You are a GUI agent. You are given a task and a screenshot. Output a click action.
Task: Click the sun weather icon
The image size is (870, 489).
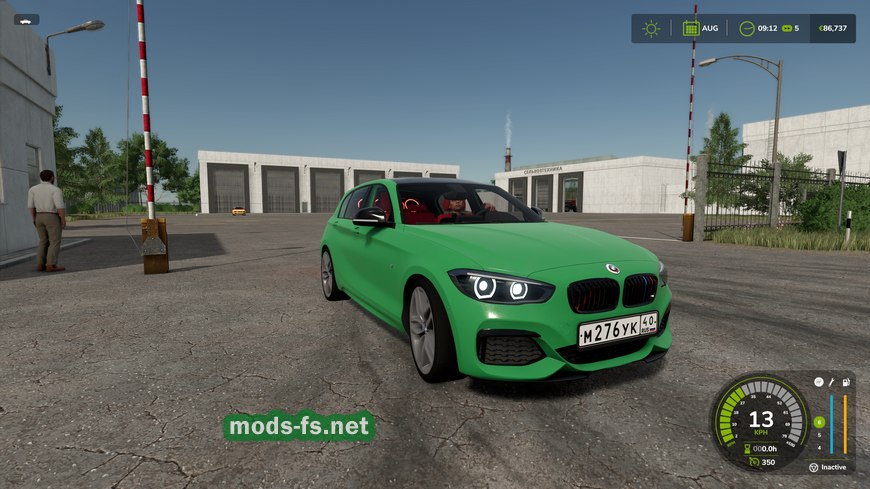tap(651, 28)
